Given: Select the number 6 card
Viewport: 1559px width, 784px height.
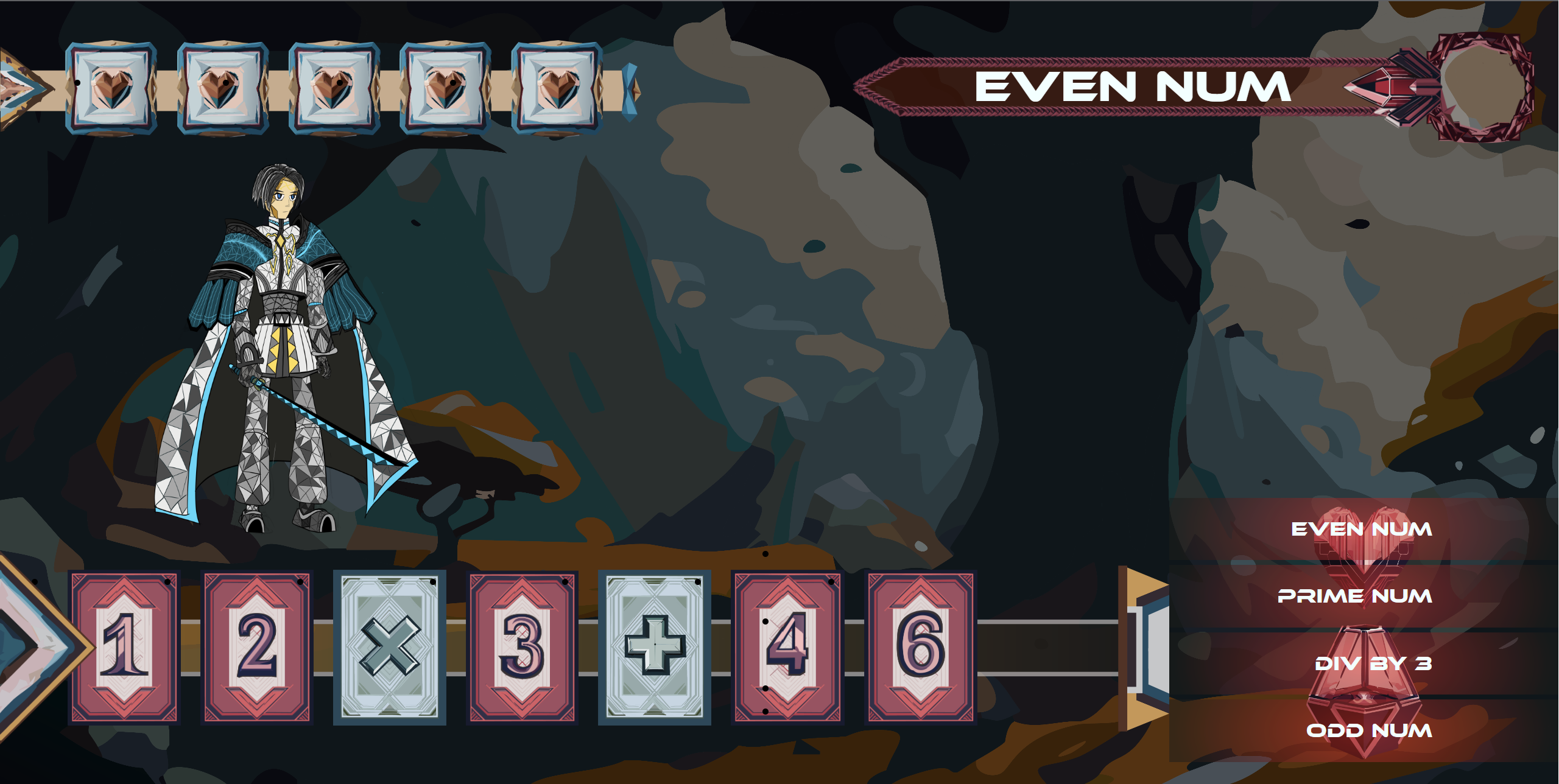Looking at the screenshot, I should [921, 647].
